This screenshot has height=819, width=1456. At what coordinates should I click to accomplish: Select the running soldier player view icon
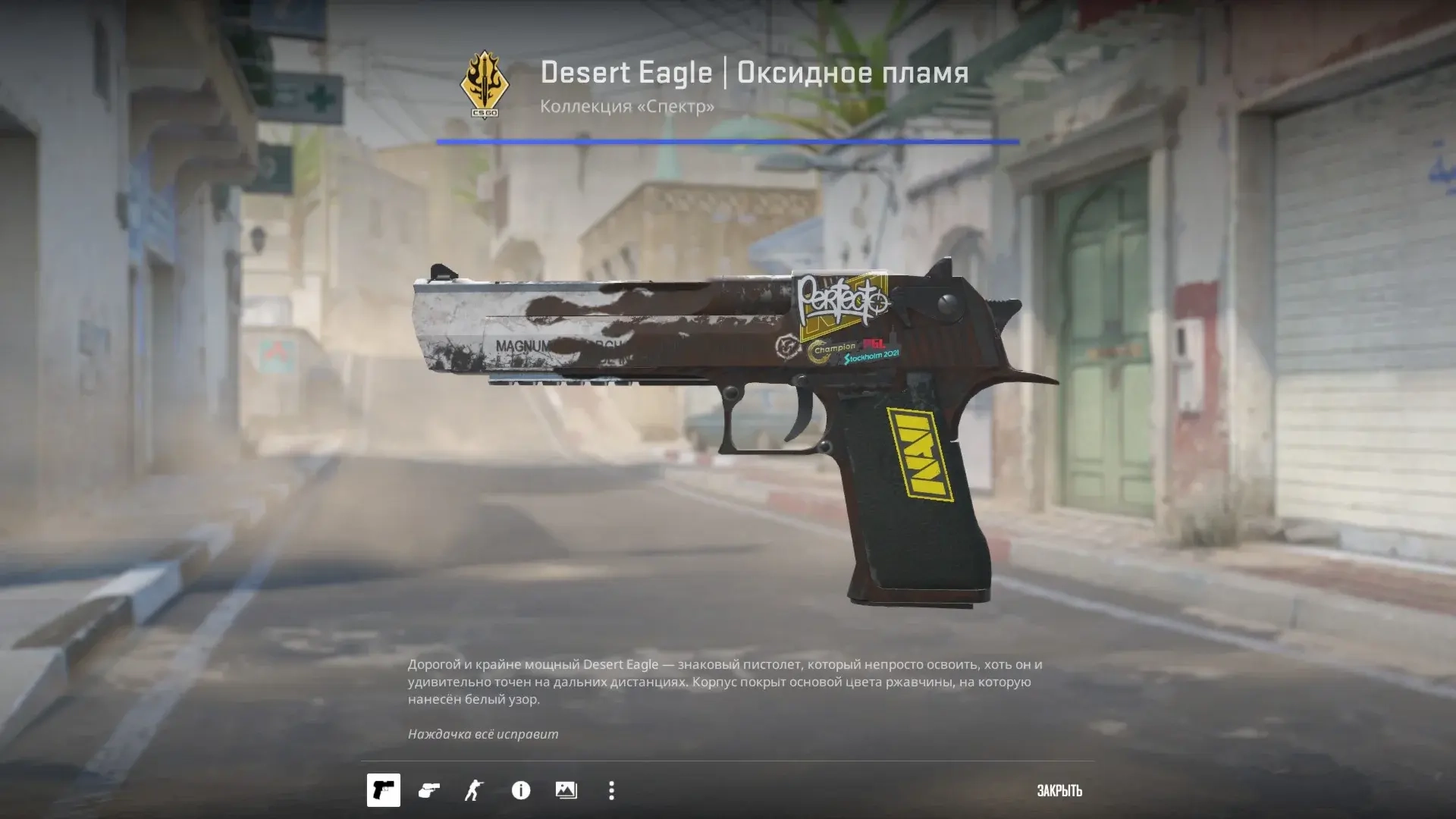click(474, 791)
